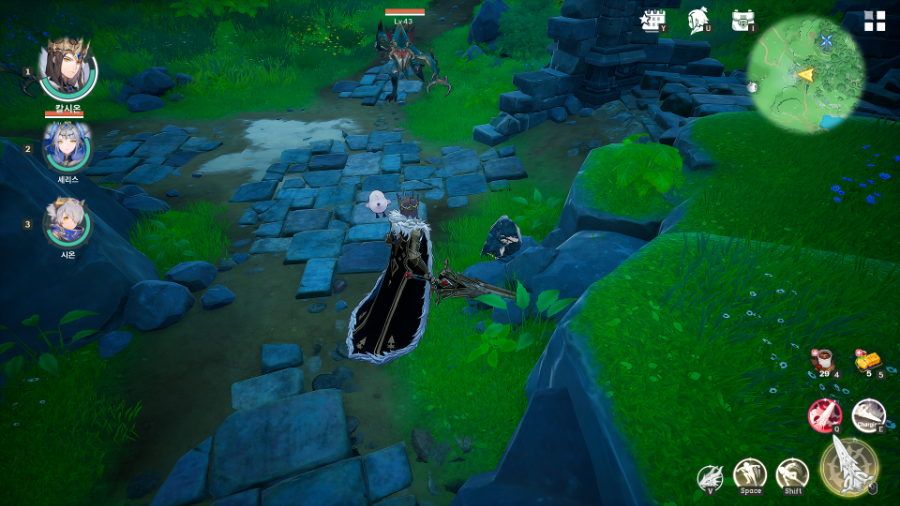Use the yellow egg dish item
The image size is (900, 506).
(x=867, y=361)
